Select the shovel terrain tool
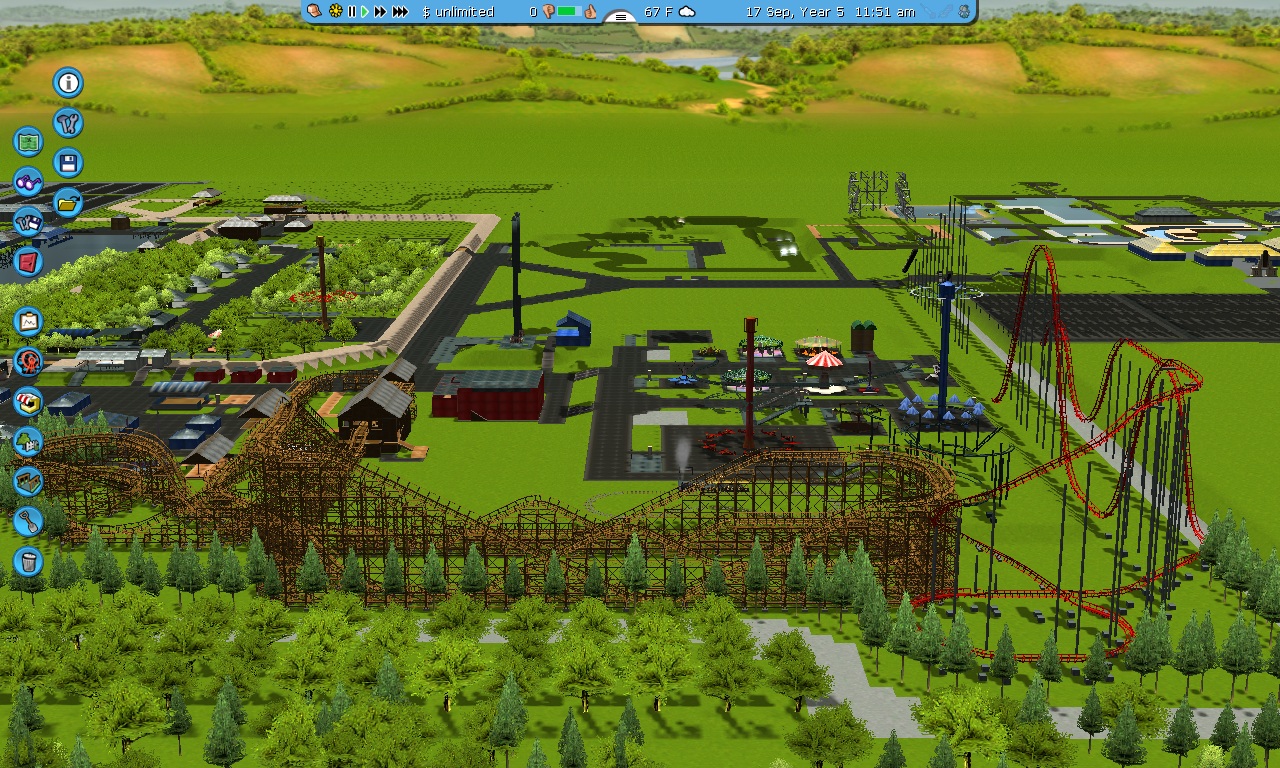This screenshot has width=1280, height=768. tap(28, 521)
